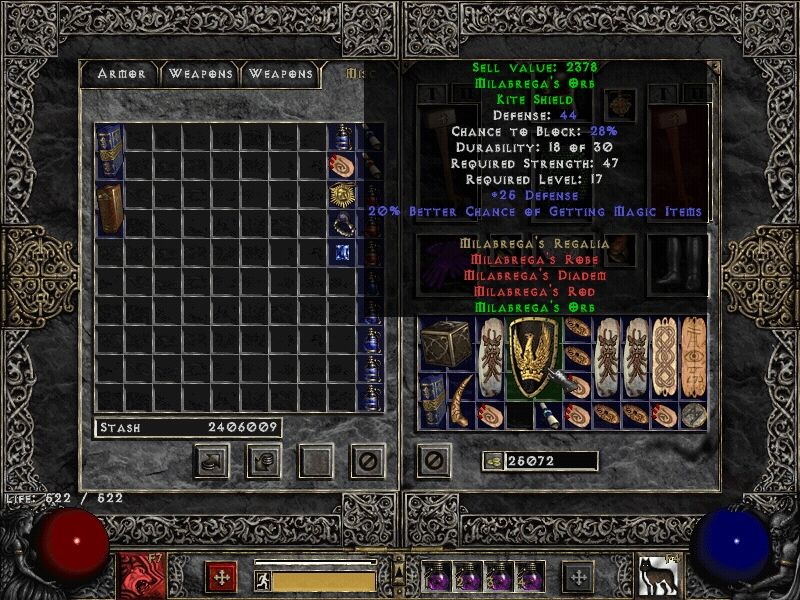
Task: Open the wolf right-click skill selector
Action: pos(655,576)
